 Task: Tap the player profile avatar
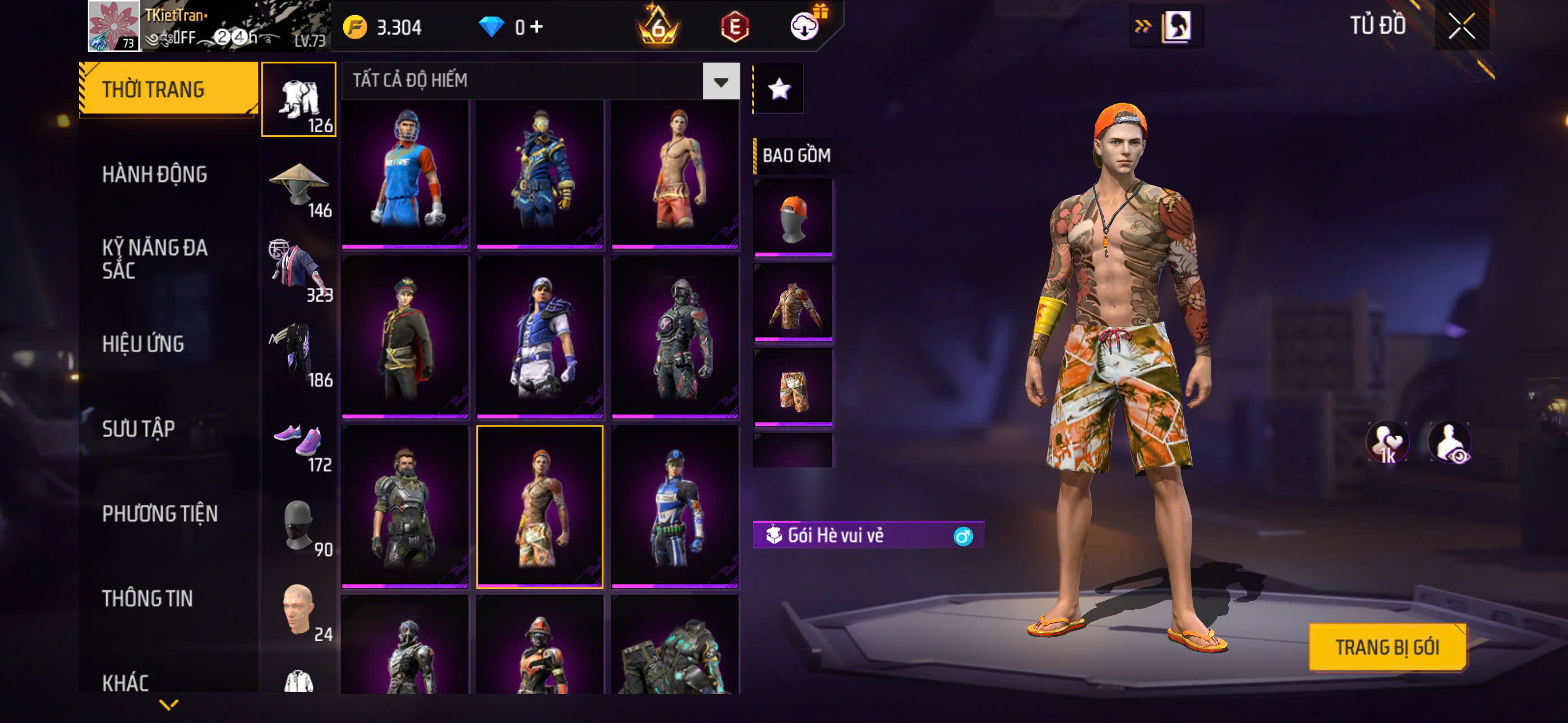[x=114, y=26]
